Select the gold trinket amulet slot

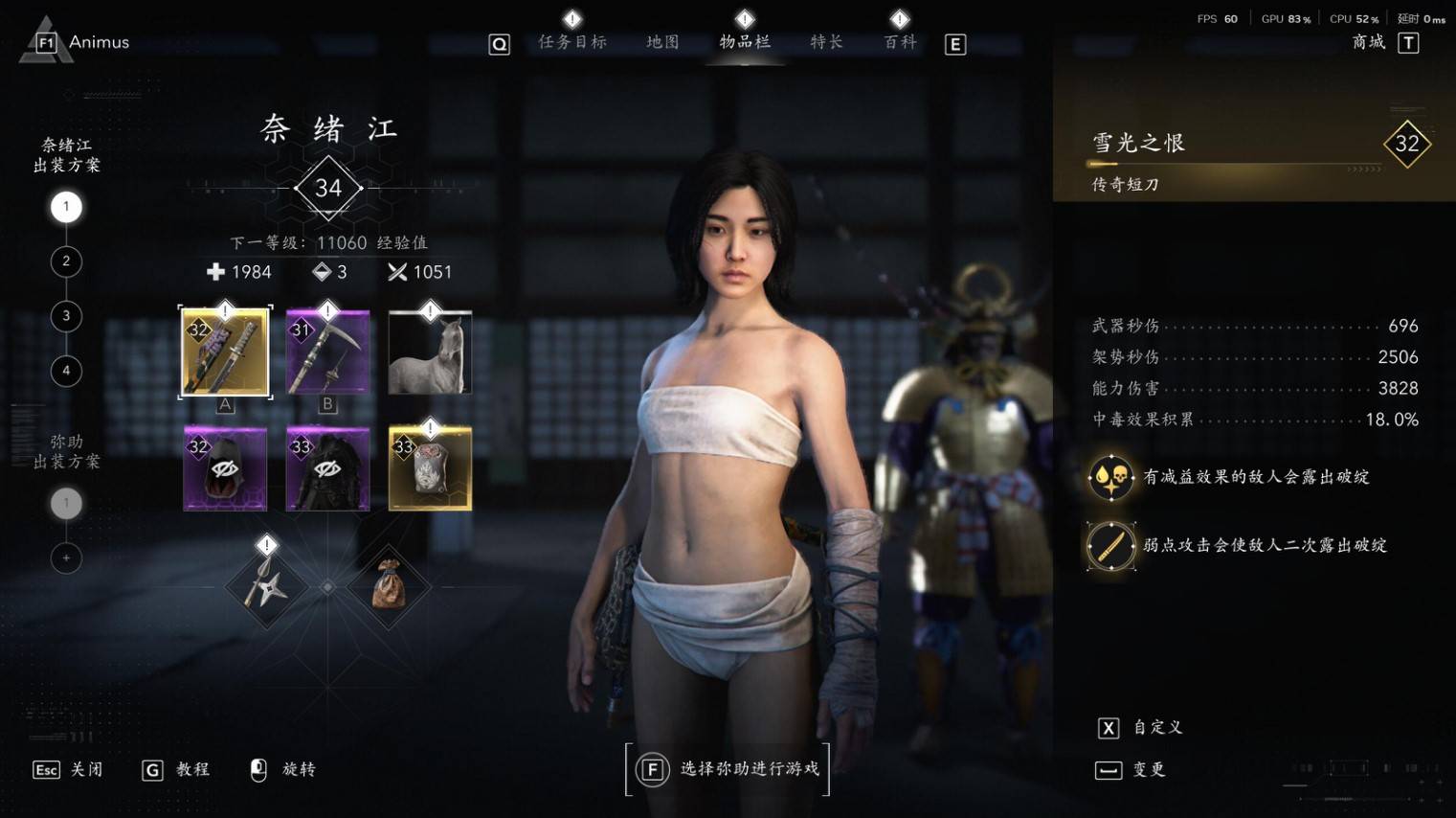tap(430, 468)
